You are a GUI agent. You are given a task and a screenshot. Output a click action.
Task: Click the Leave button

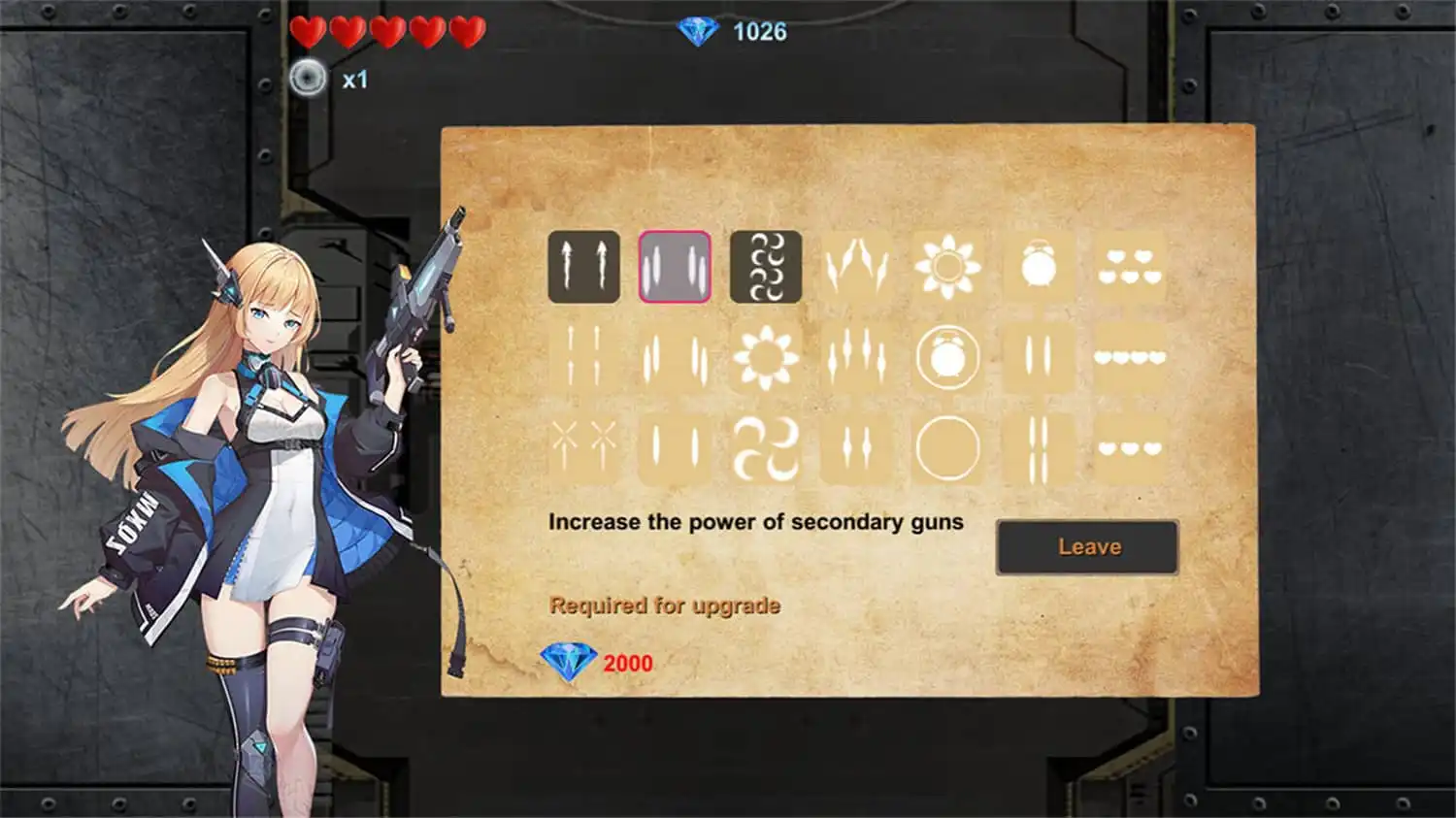pyautogui.click(x=1087, y=546)
